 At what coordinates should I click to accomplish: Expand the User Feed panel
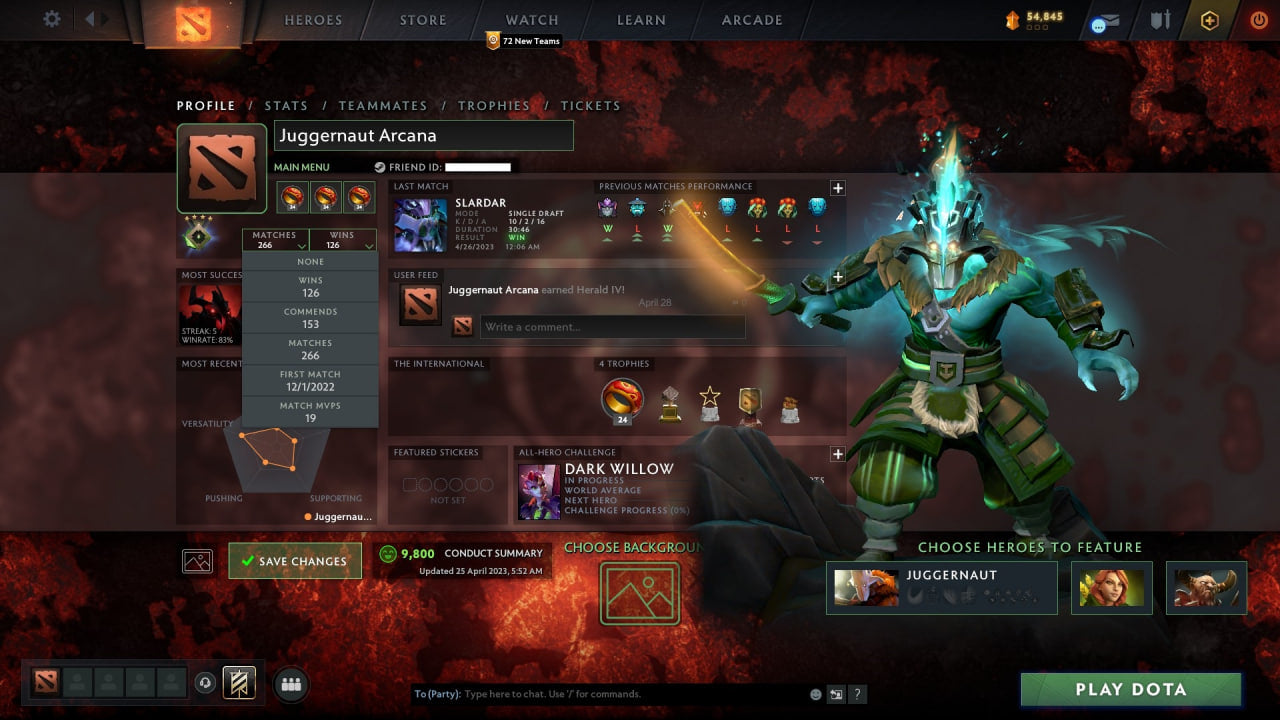pos(837,277)
